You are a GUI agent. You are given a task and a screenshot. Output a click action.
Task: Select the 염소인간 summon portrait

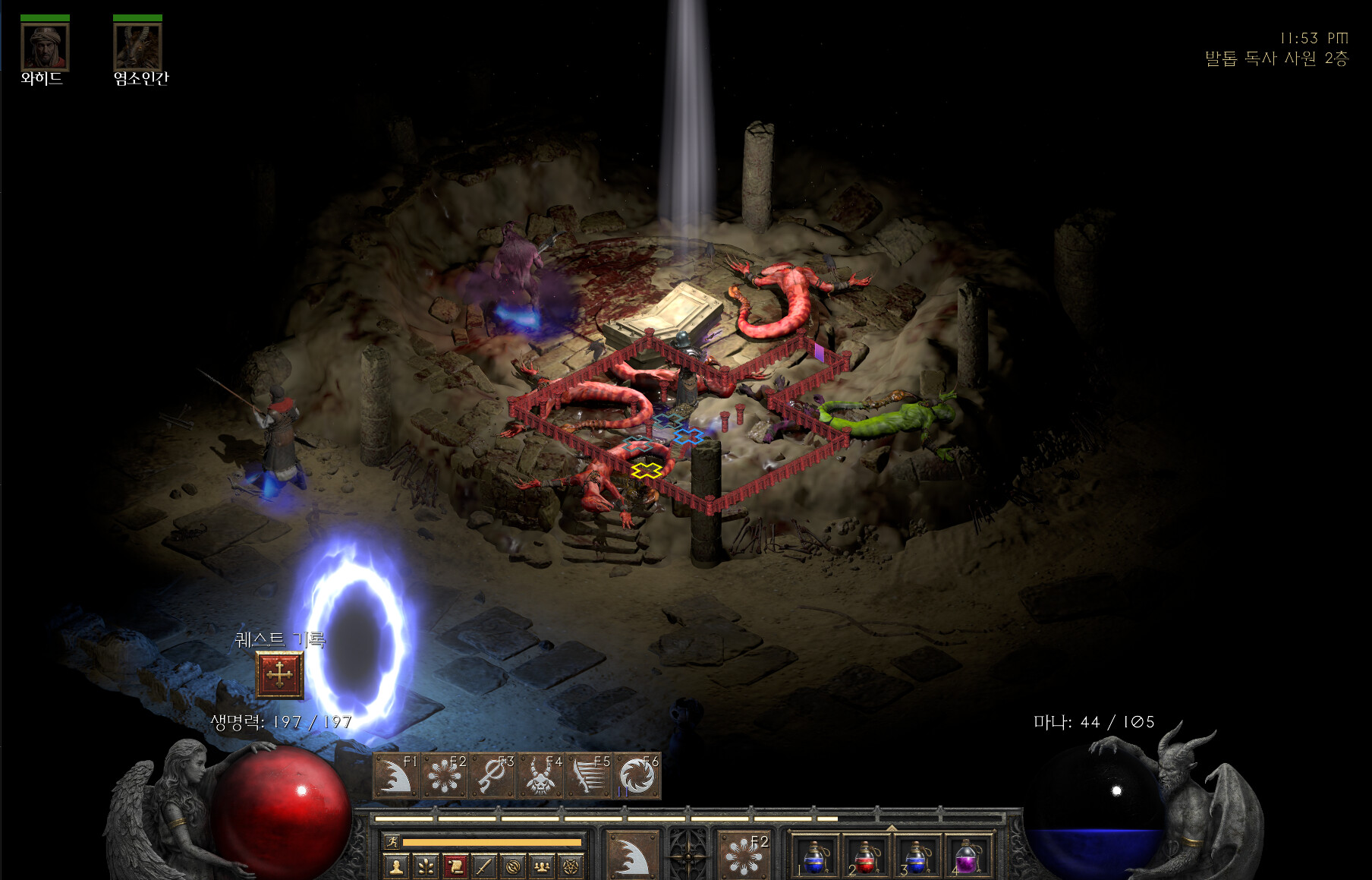[x=137, y=47]
